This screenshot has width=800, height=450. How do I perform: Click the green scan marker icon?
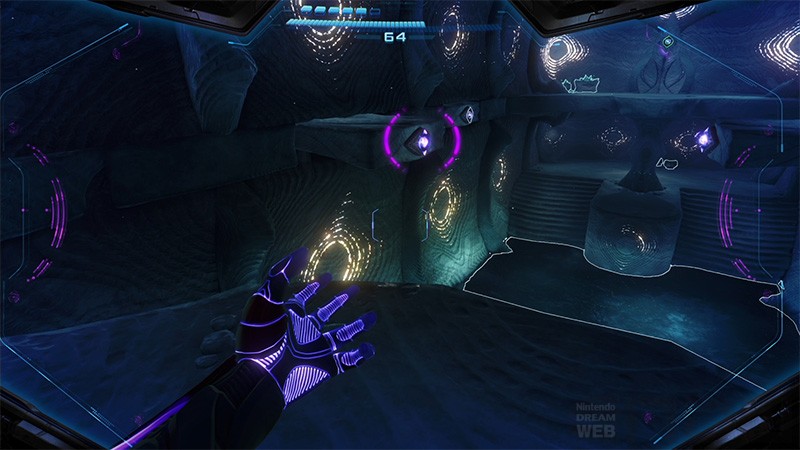point(668,41)
